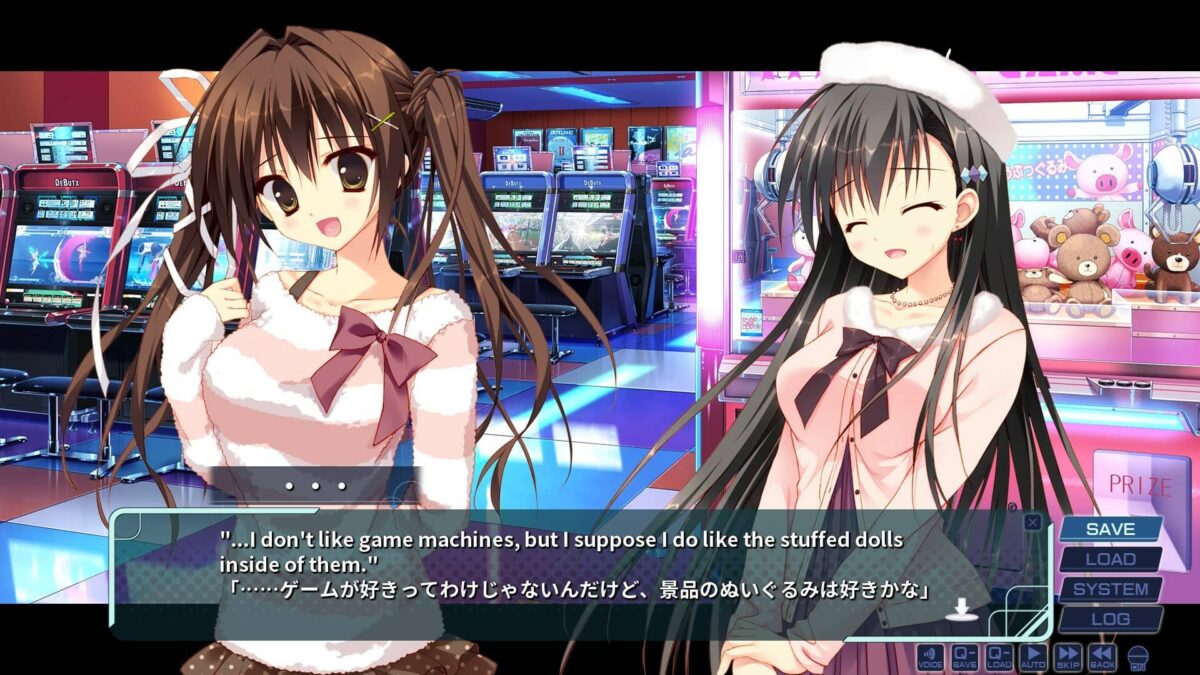Hide the dialogue box with the X button
1200x675 pixels.
click(x=1033, y=521)
